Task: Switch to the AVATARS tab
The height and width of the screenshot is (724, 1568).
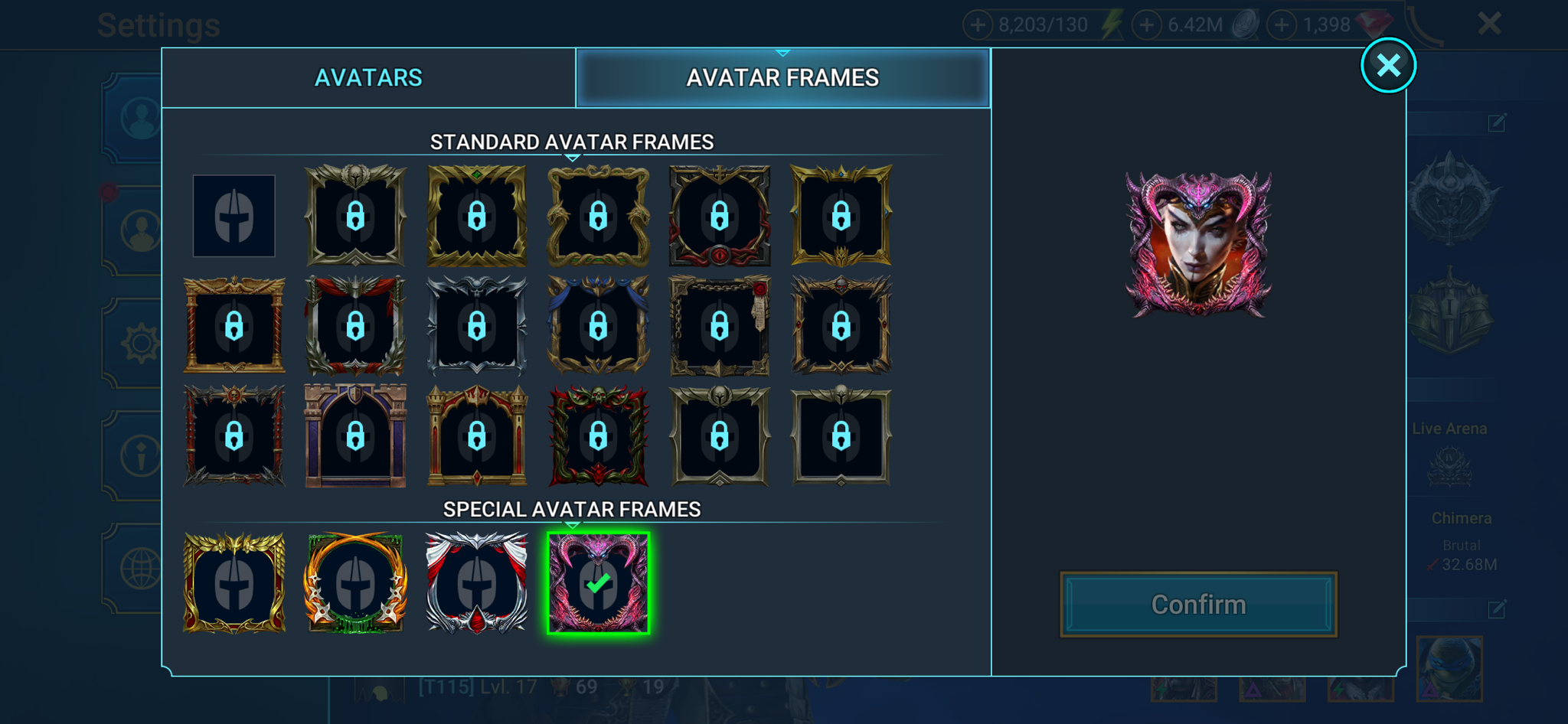Action: [368, 77]
